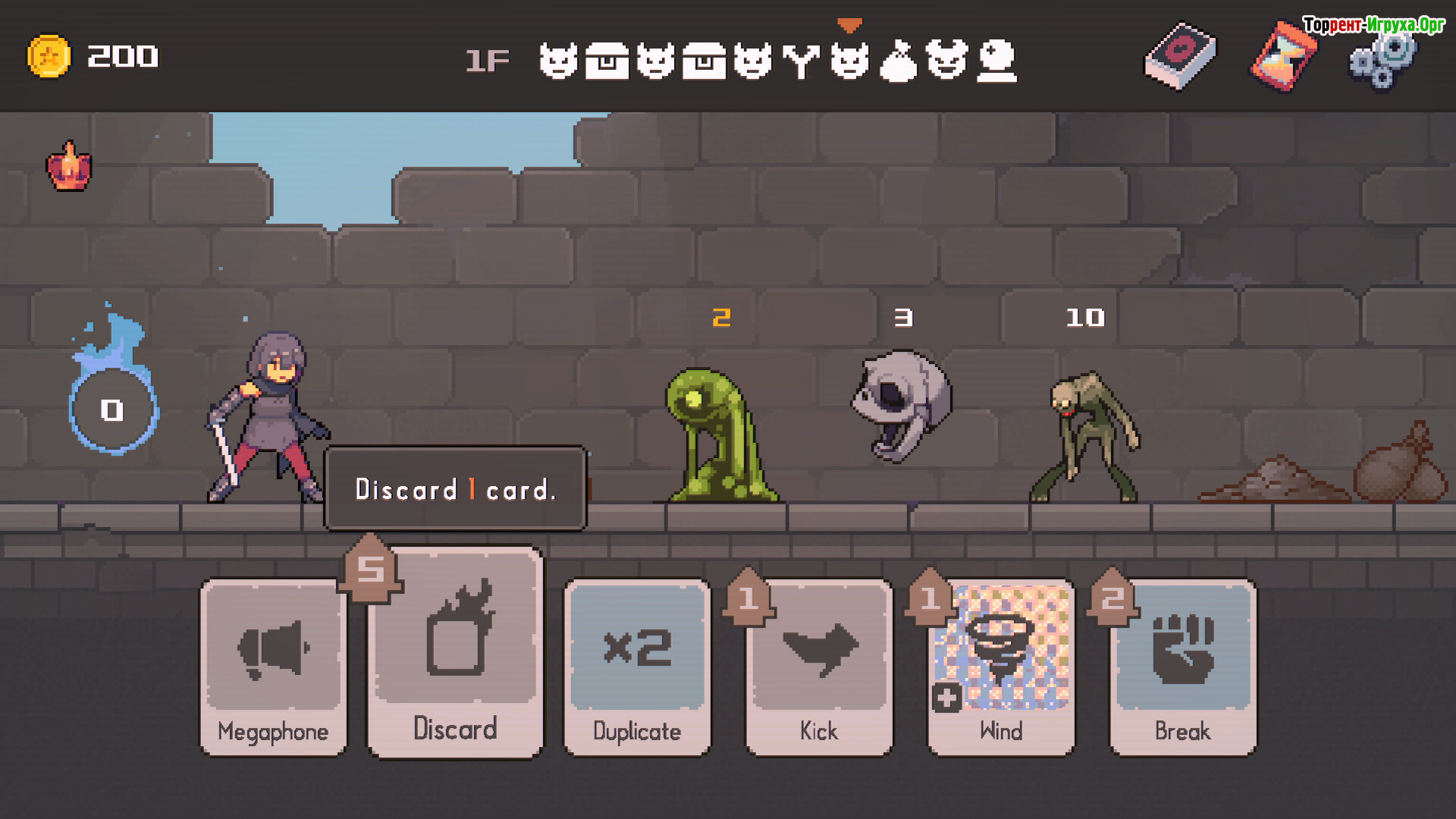Open the card deck book

point(1180,56)
